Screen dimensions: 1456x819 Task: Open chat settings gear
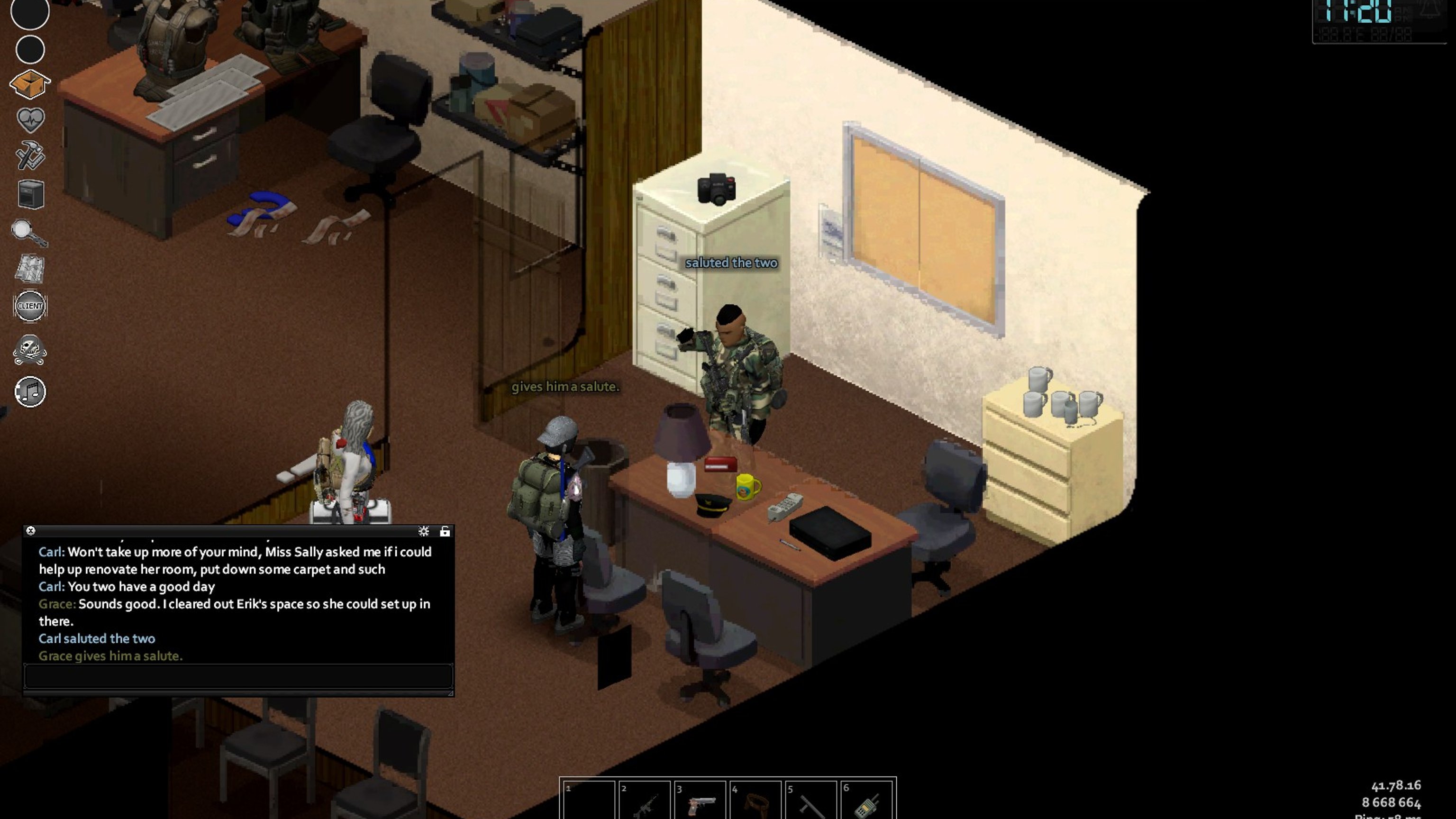(x=423, y=531)
